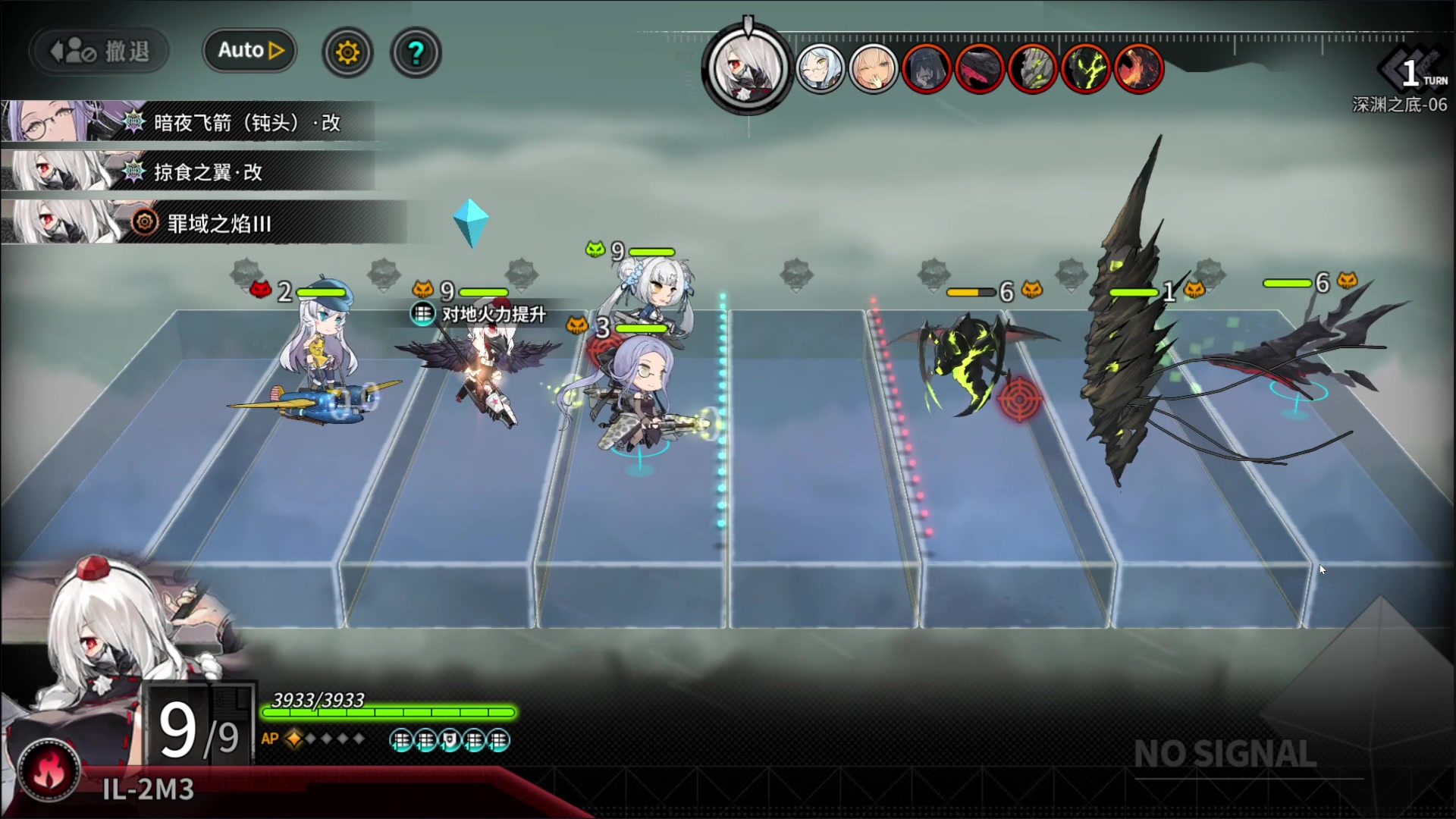
Task: Click the 撤退 retreat button
Action: coord(99,52)
